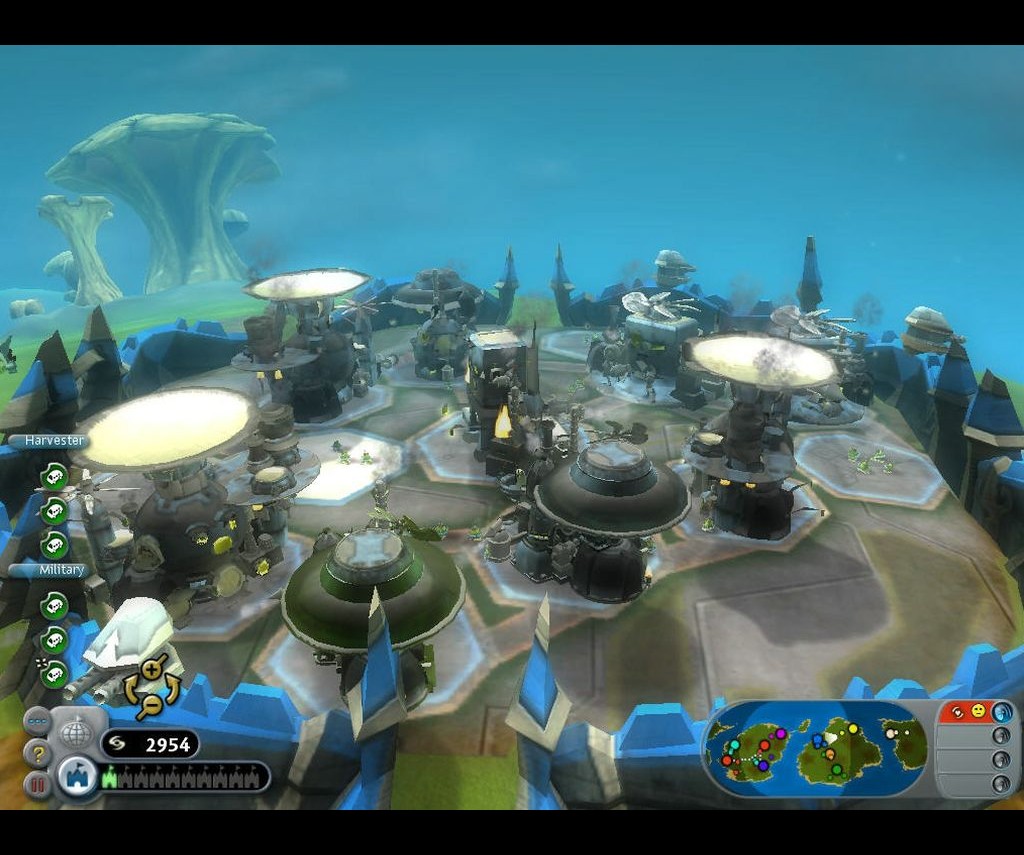Rotate camera using the right curved arrow
The image size is (1024, 855).
(173, 688)
